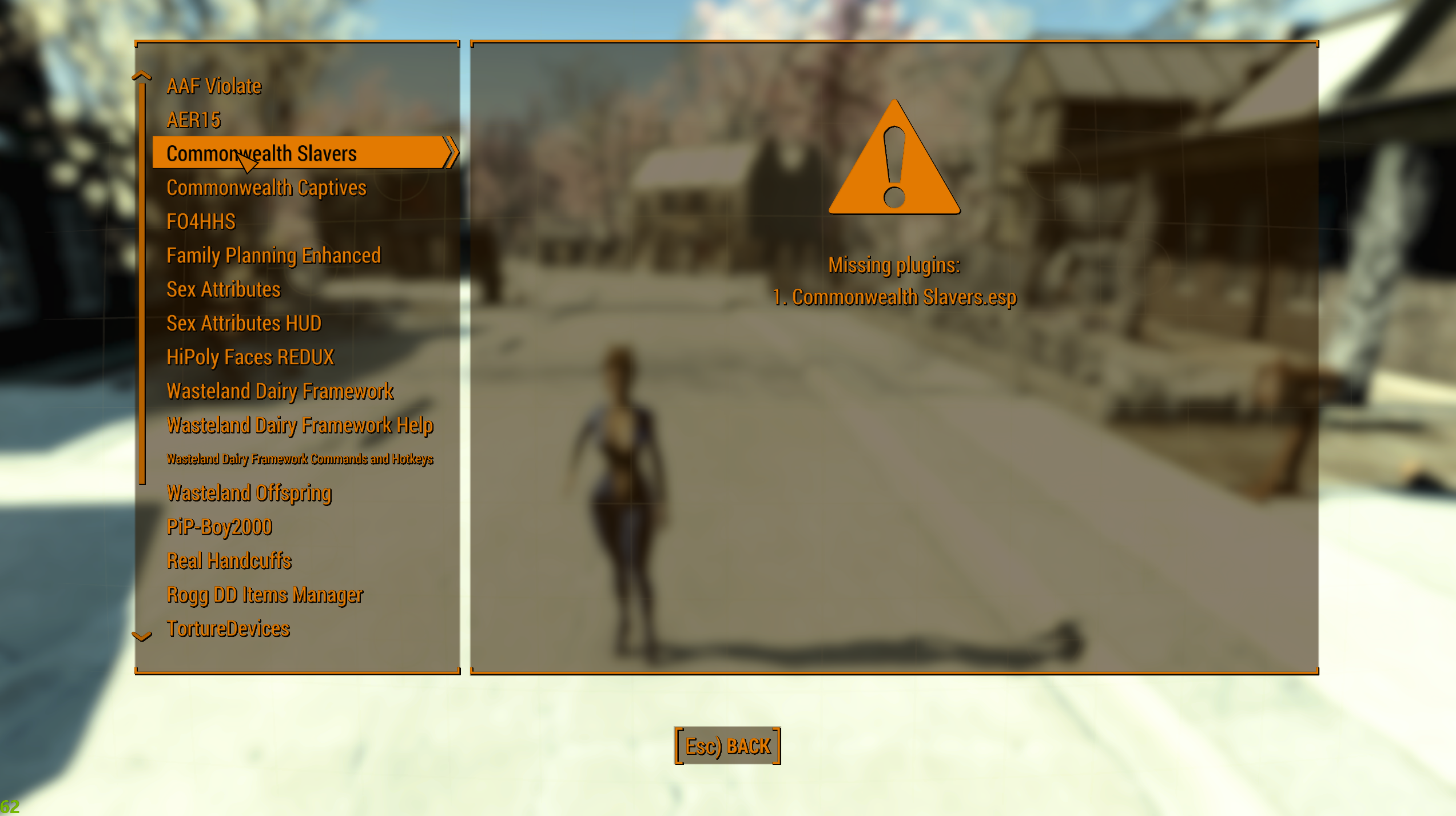The image size is (1456, 816).
Task: Select Wasteland Dairy Framework
Action: point(280,391)
